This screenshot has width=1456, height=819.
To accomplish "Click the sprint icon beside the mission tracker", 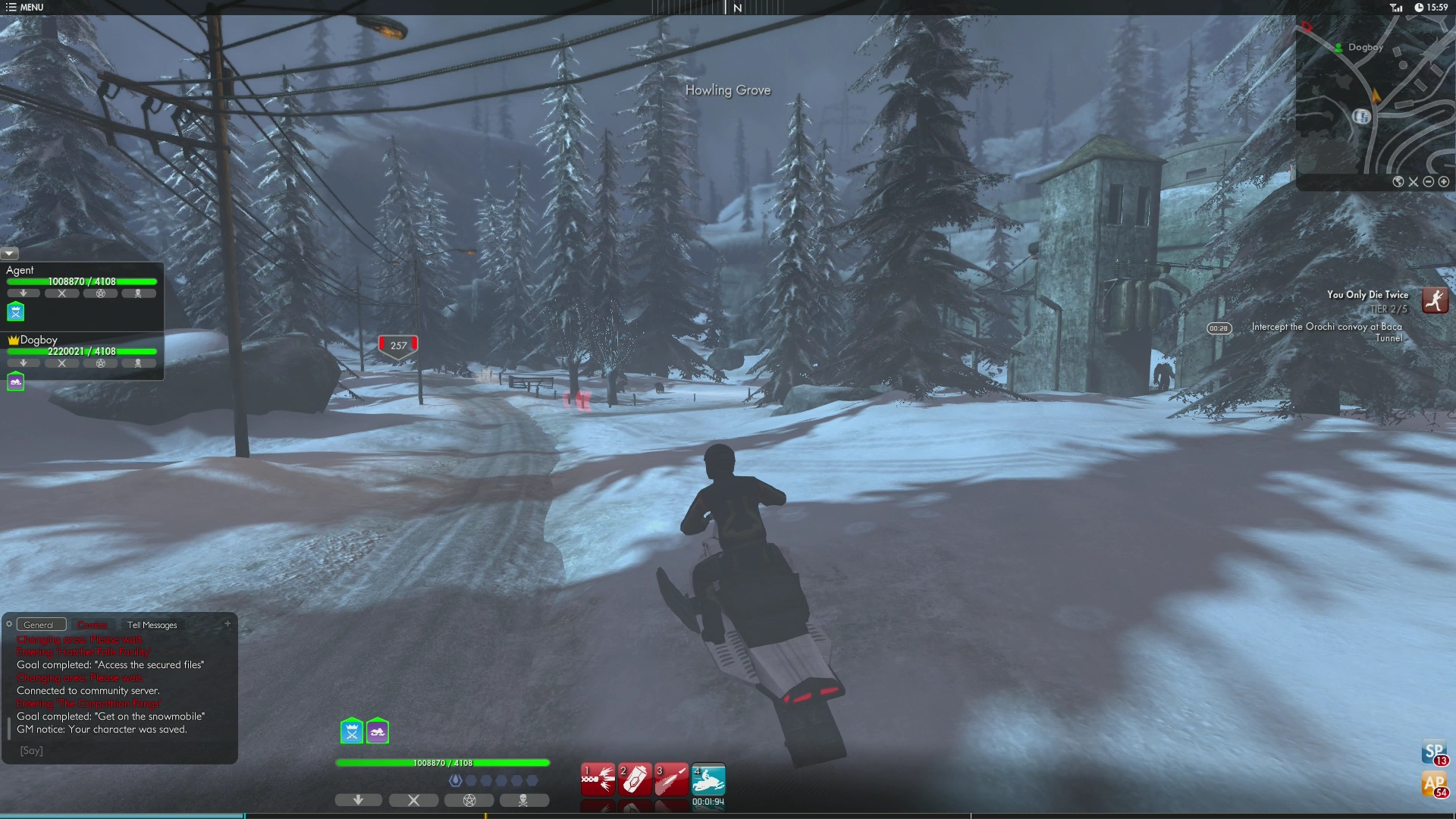I will point(1436,300).
